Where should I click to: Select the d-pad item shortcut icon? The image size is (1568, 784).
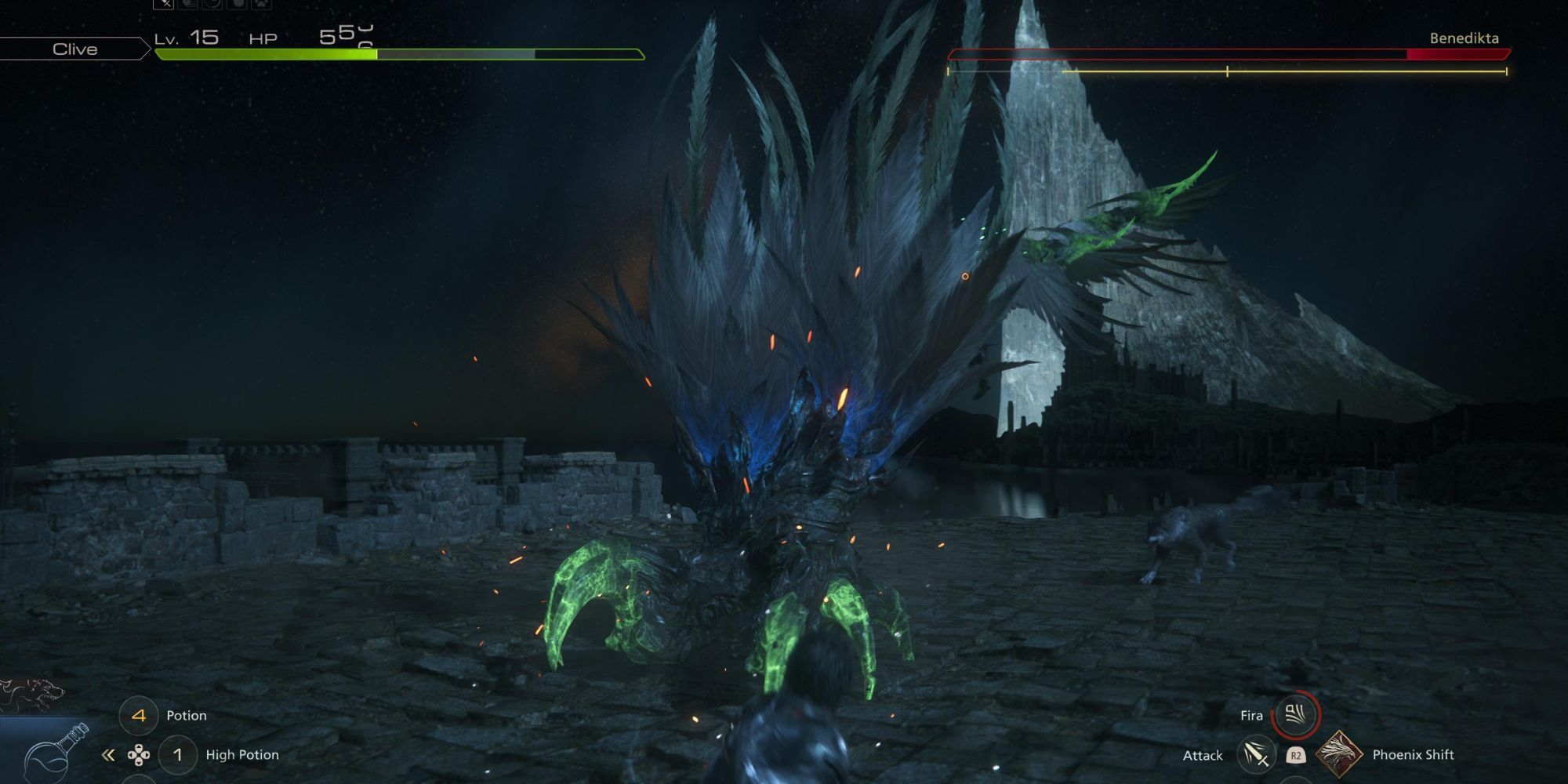click(140, 755)
